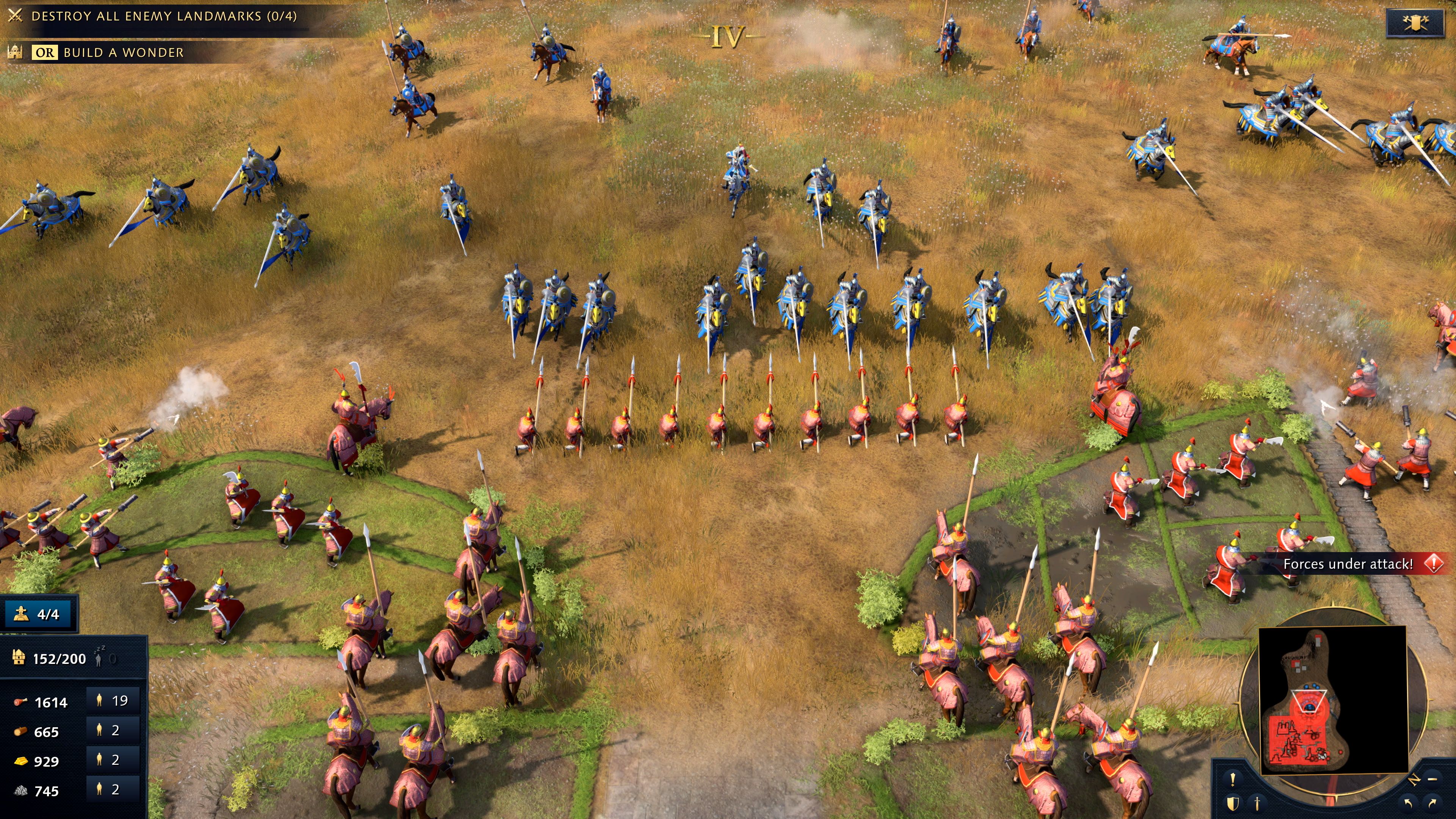Select the BUILD A WONDER objective entry
This screenshot has height=819, width=1456.
(x=124, y=52)
